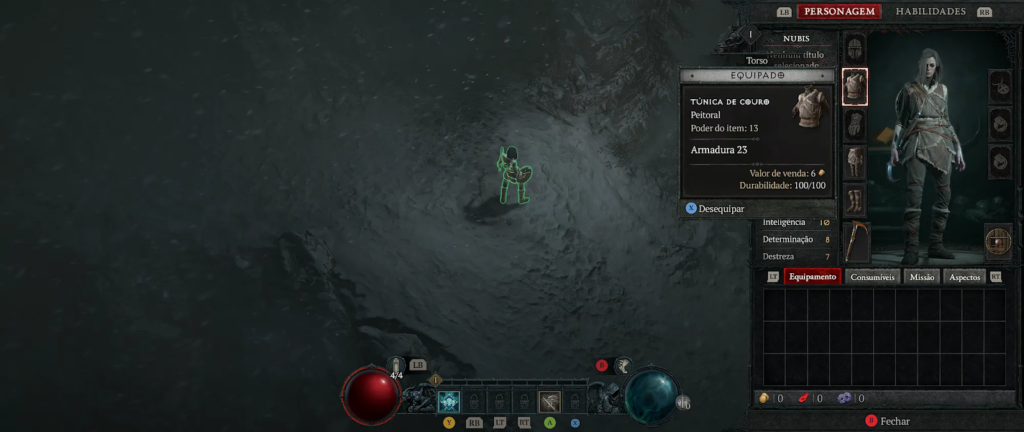Use the healing potion icon

pyautogui.click(x=396, y=367)
